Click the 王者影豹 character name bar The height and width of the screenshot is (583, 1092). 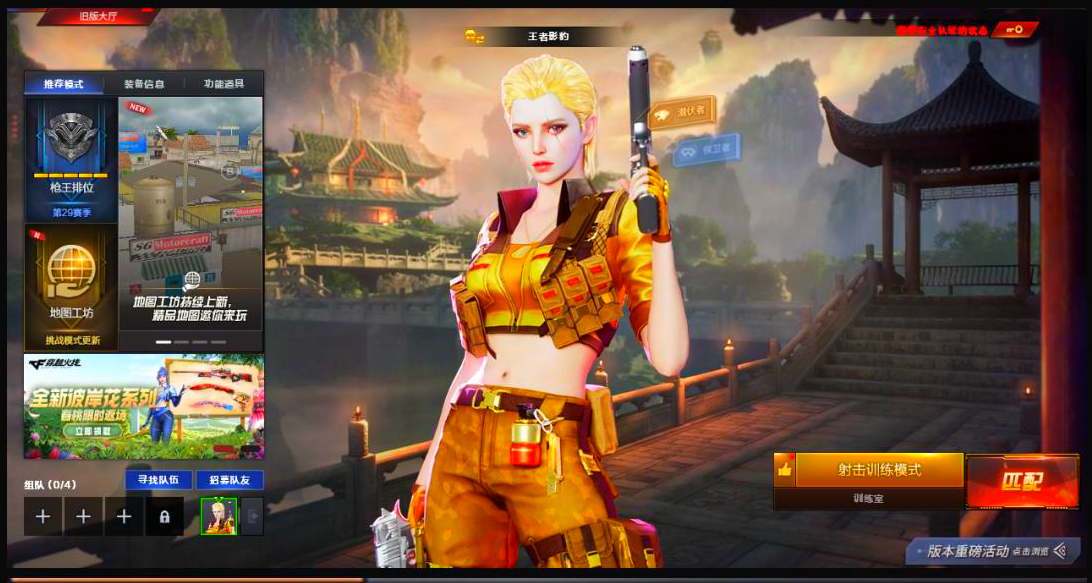(547, 37)
